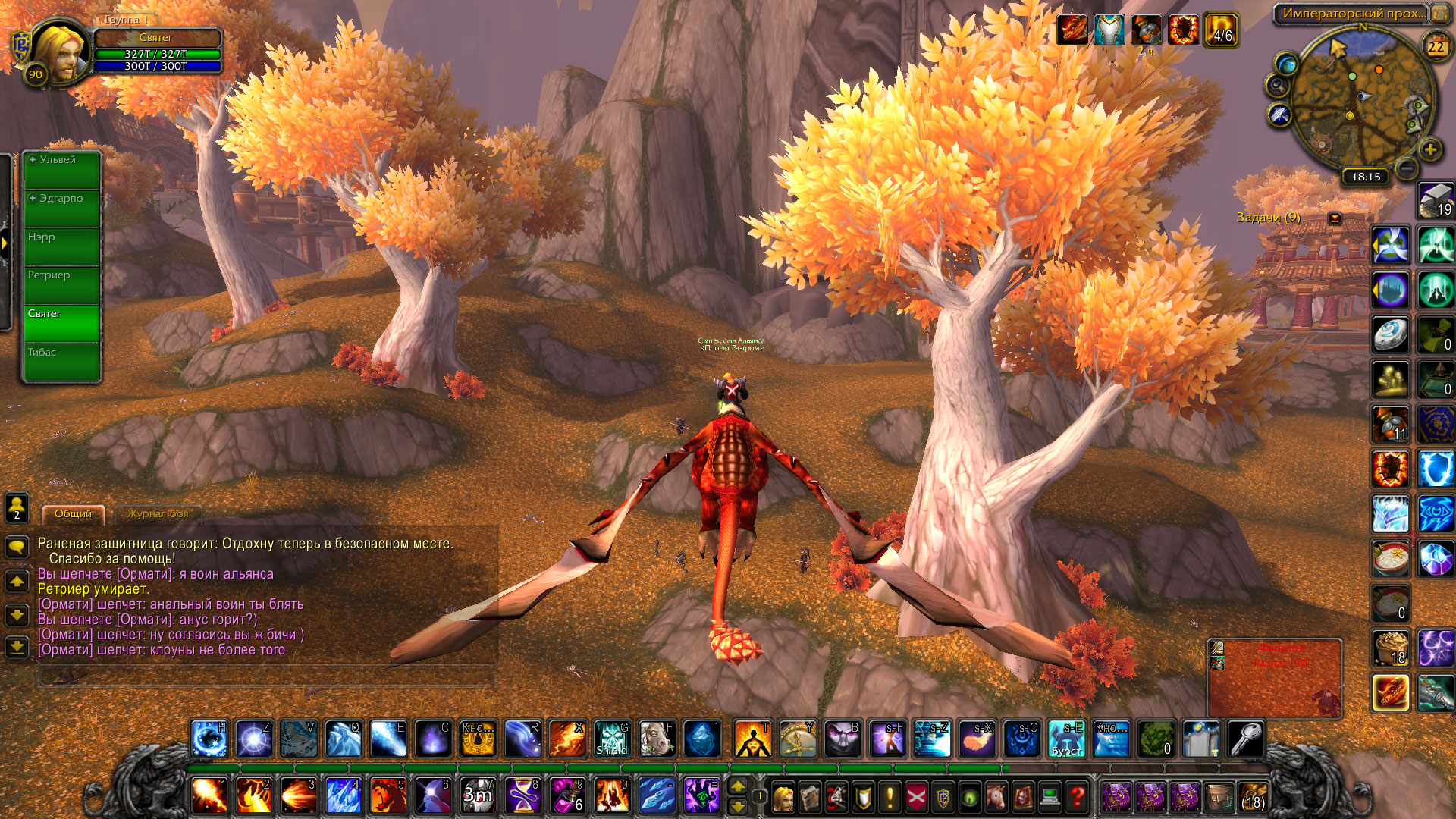Open the yellow exclamation quest log button

890,797
